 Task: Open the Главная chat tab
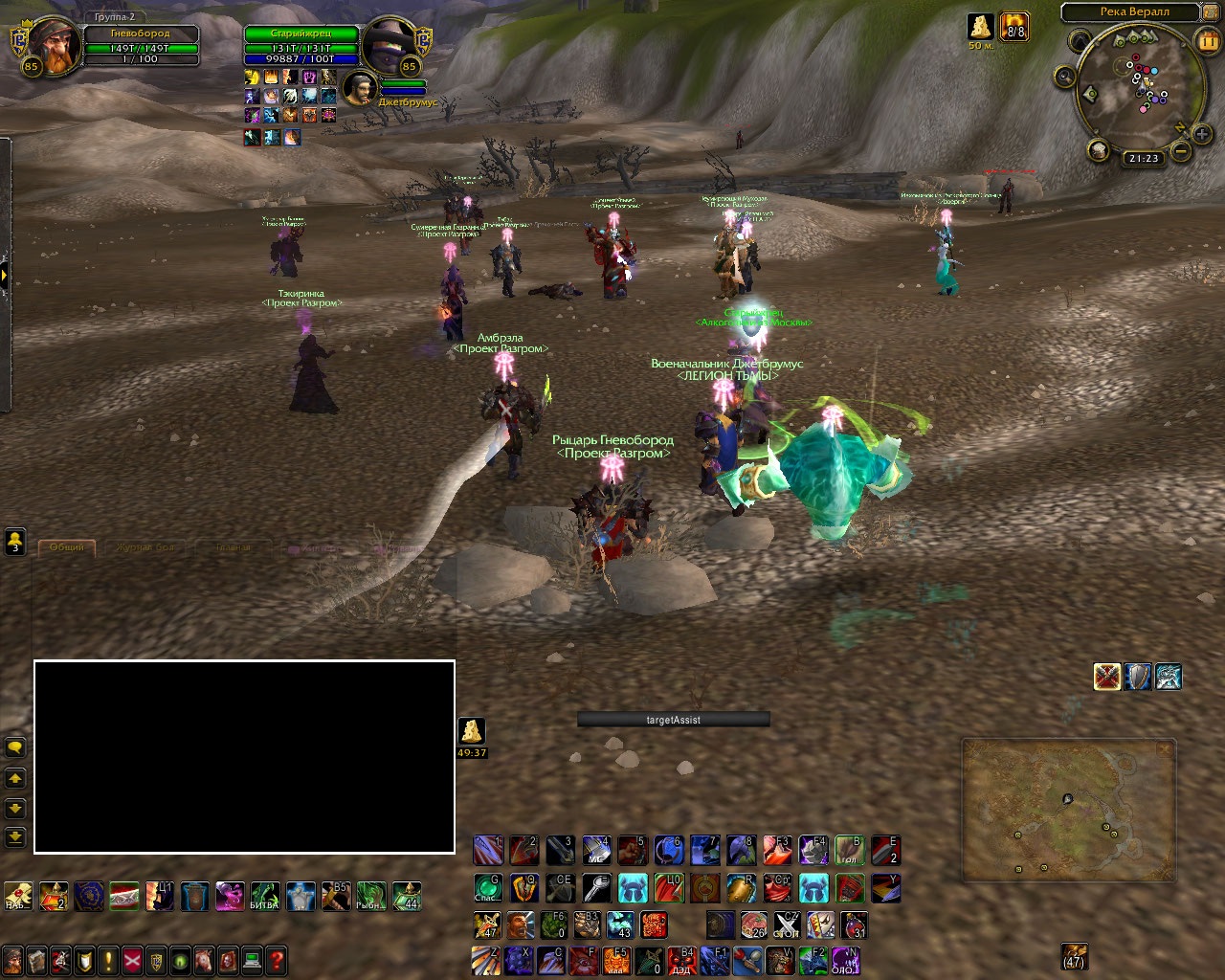coord(233,548)
